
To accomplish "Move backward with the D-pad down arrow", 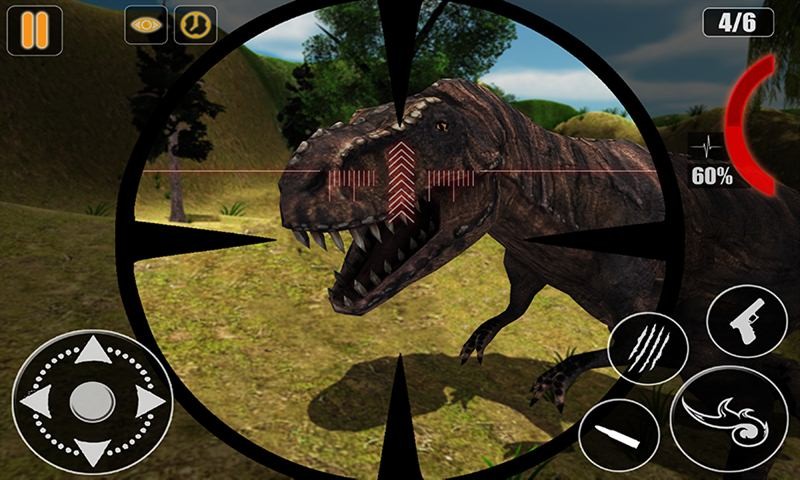I will tap(93, 450).
